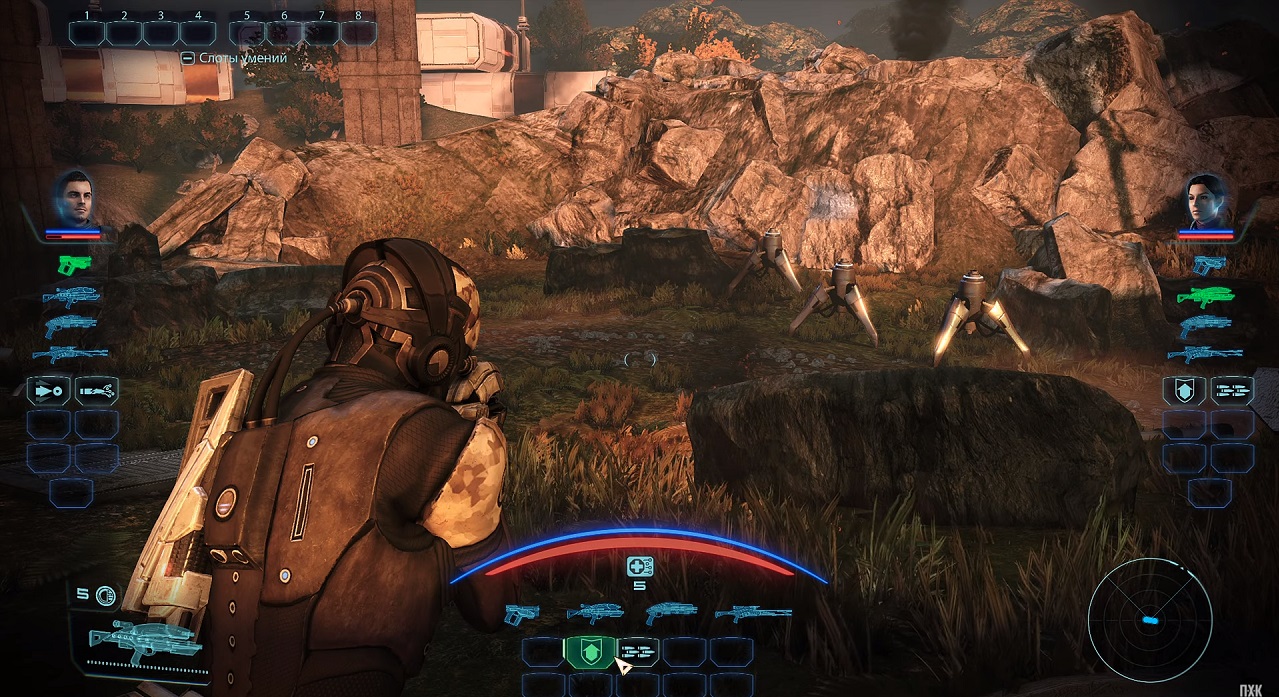This screenshot has height=697, width=1279.
Task: Choose Ashley's highlighted green assault rifle
Action: click(x=1208, y=295)
